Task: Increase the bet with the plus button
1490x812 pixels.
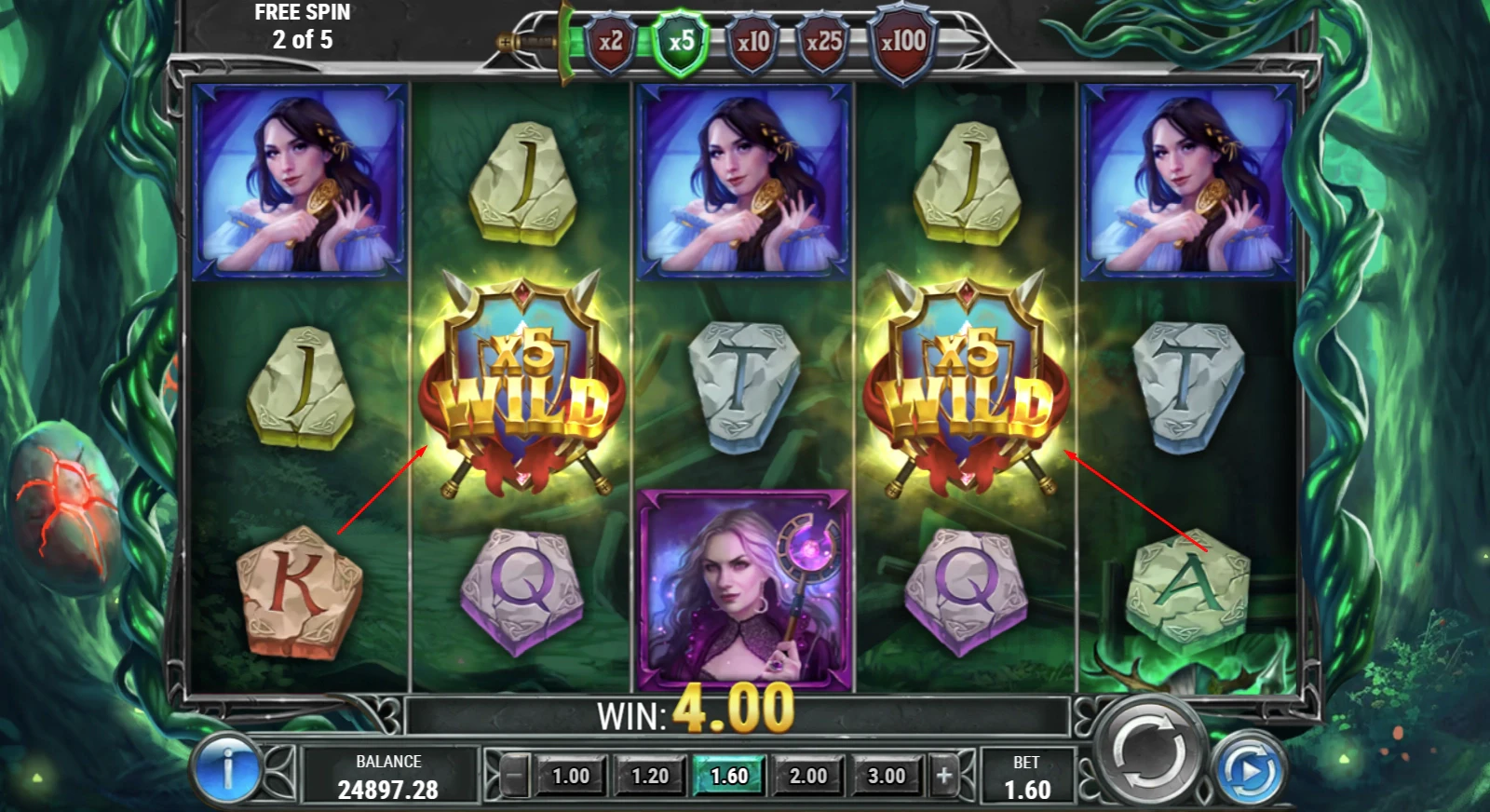Action: click(944, 775)
